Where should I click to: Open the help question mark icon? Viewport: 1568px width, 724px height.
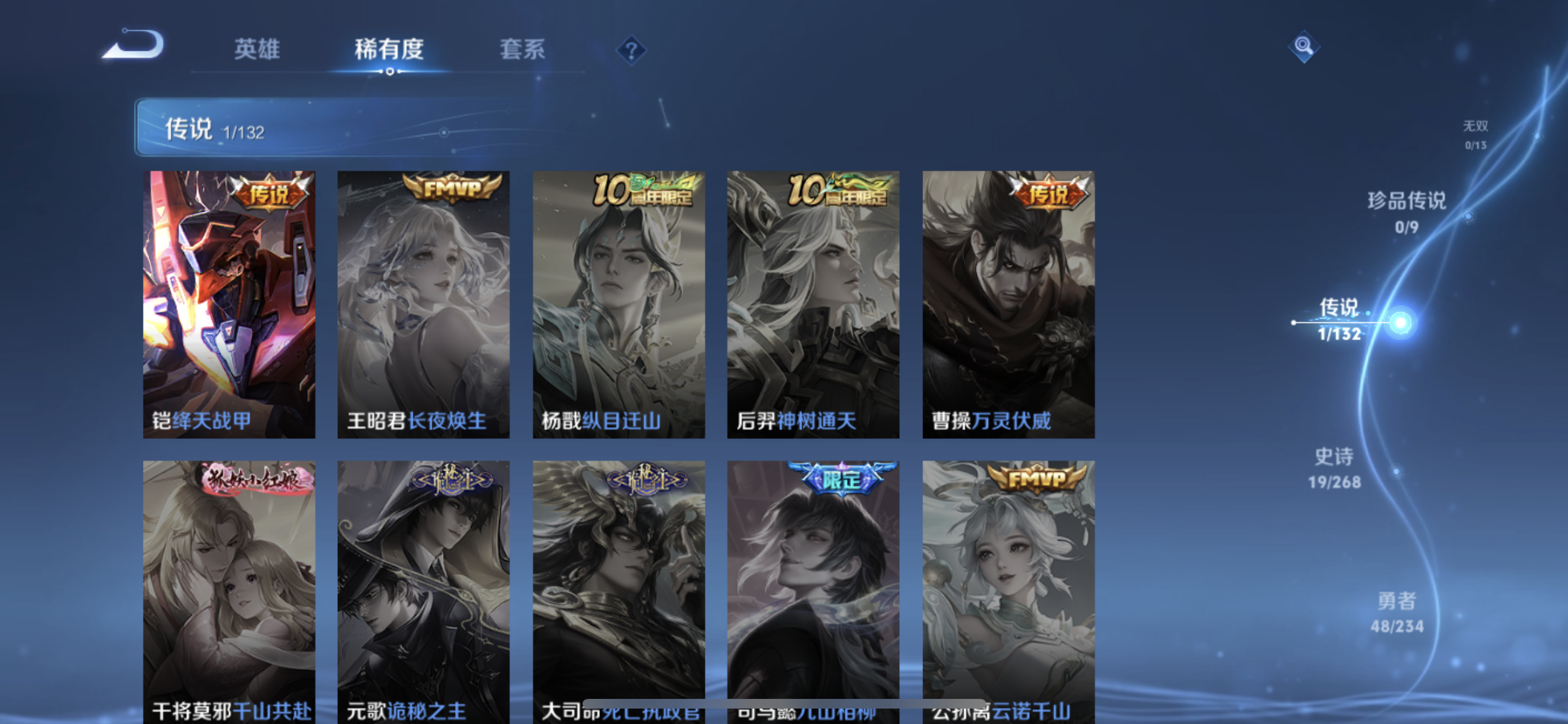632,50
